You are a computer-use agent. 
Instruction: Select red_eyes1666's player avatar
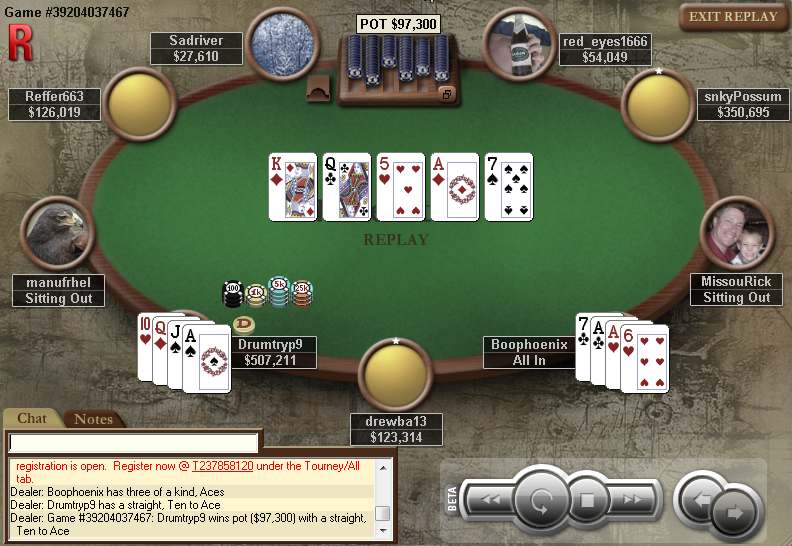click(x=519, y=42)
